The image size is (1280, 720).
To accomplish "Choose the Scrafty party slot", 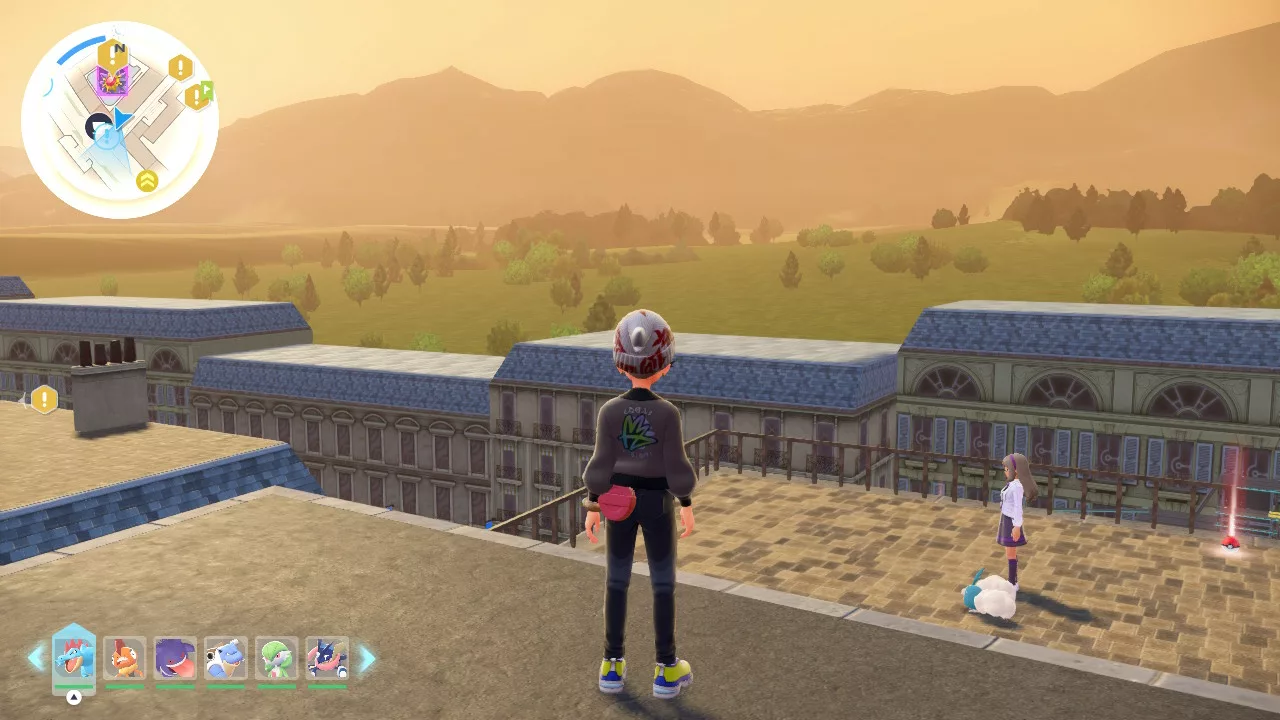I will (125, 658).
